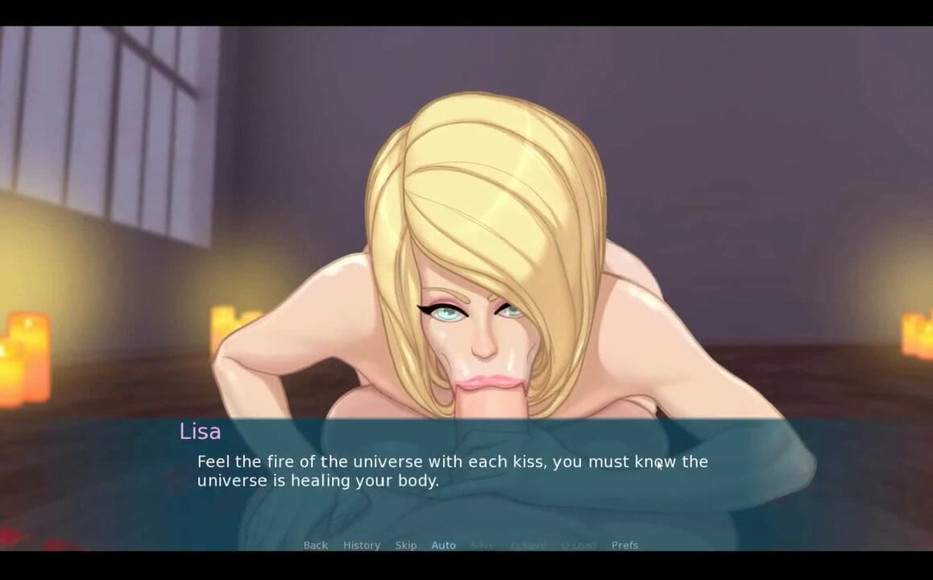
Task: Activate Skip in the quick menu
Action: tap(405, 545)
